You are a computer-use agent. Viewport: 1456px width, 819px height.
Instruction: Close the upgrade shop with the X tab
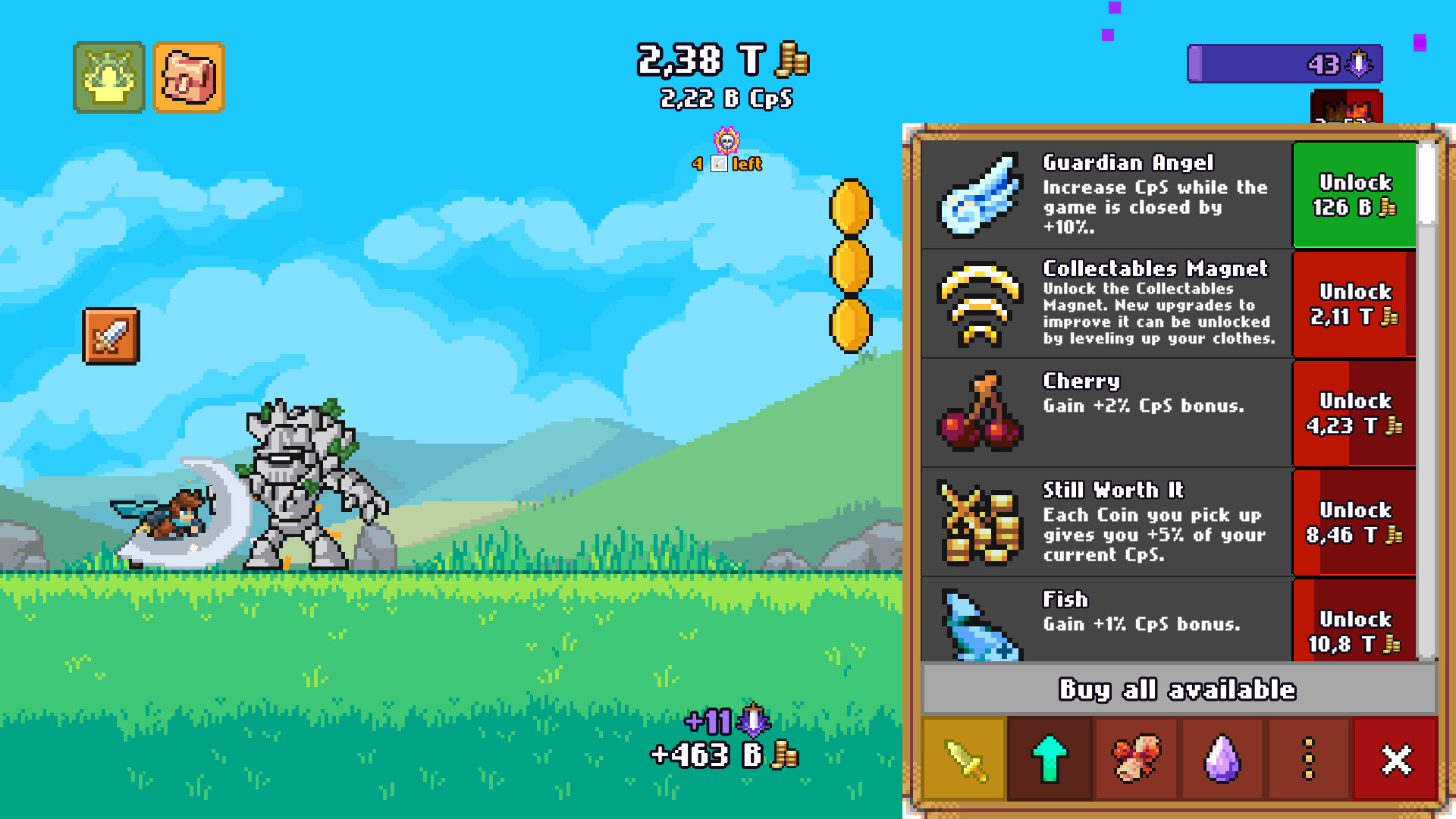1398,759
